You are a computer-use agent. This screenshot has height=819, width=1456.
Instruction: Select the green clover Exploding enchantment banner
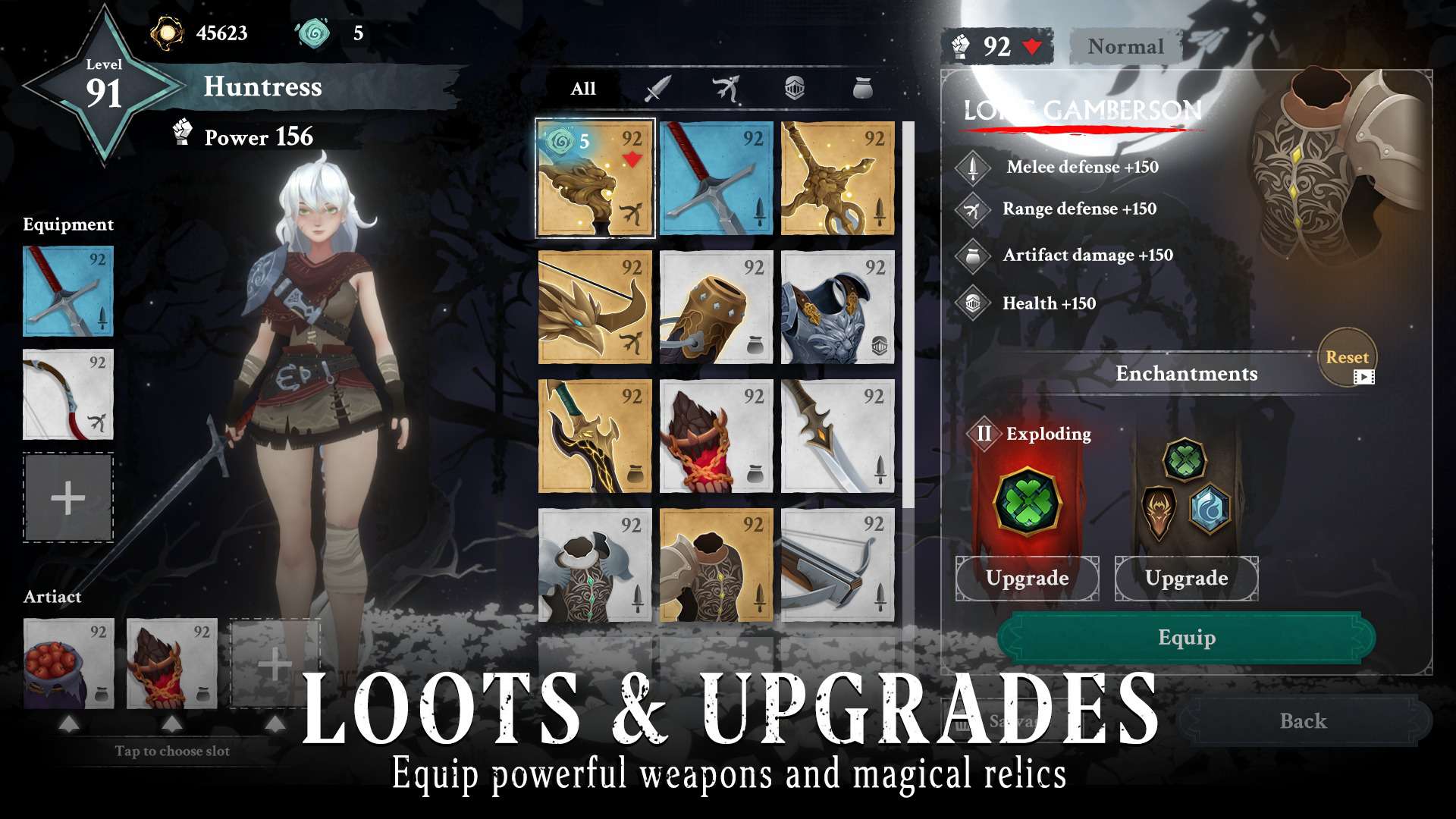point(1027,500)
